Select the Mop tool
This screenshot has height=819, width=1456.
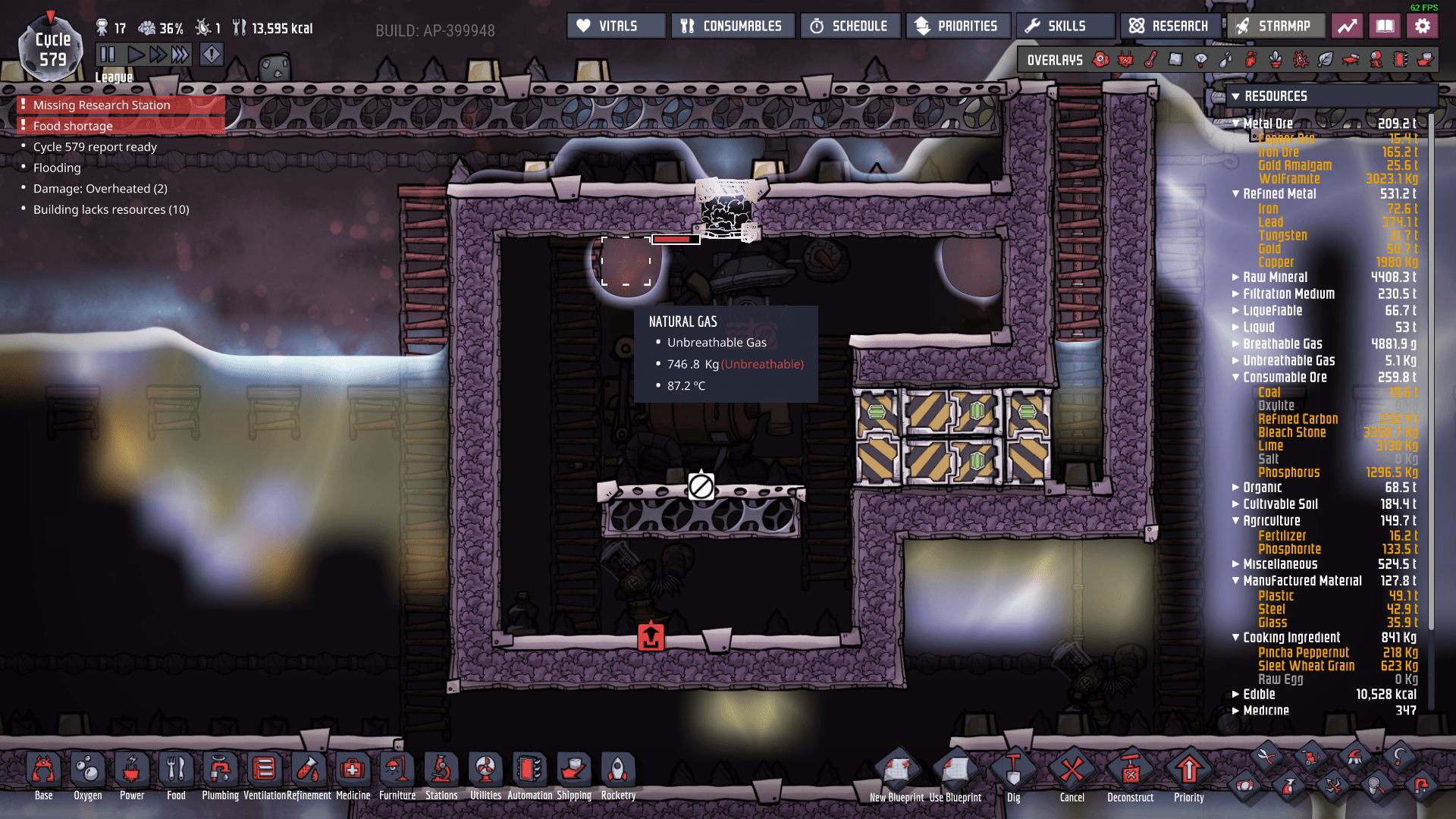[x=1376, y=786]
